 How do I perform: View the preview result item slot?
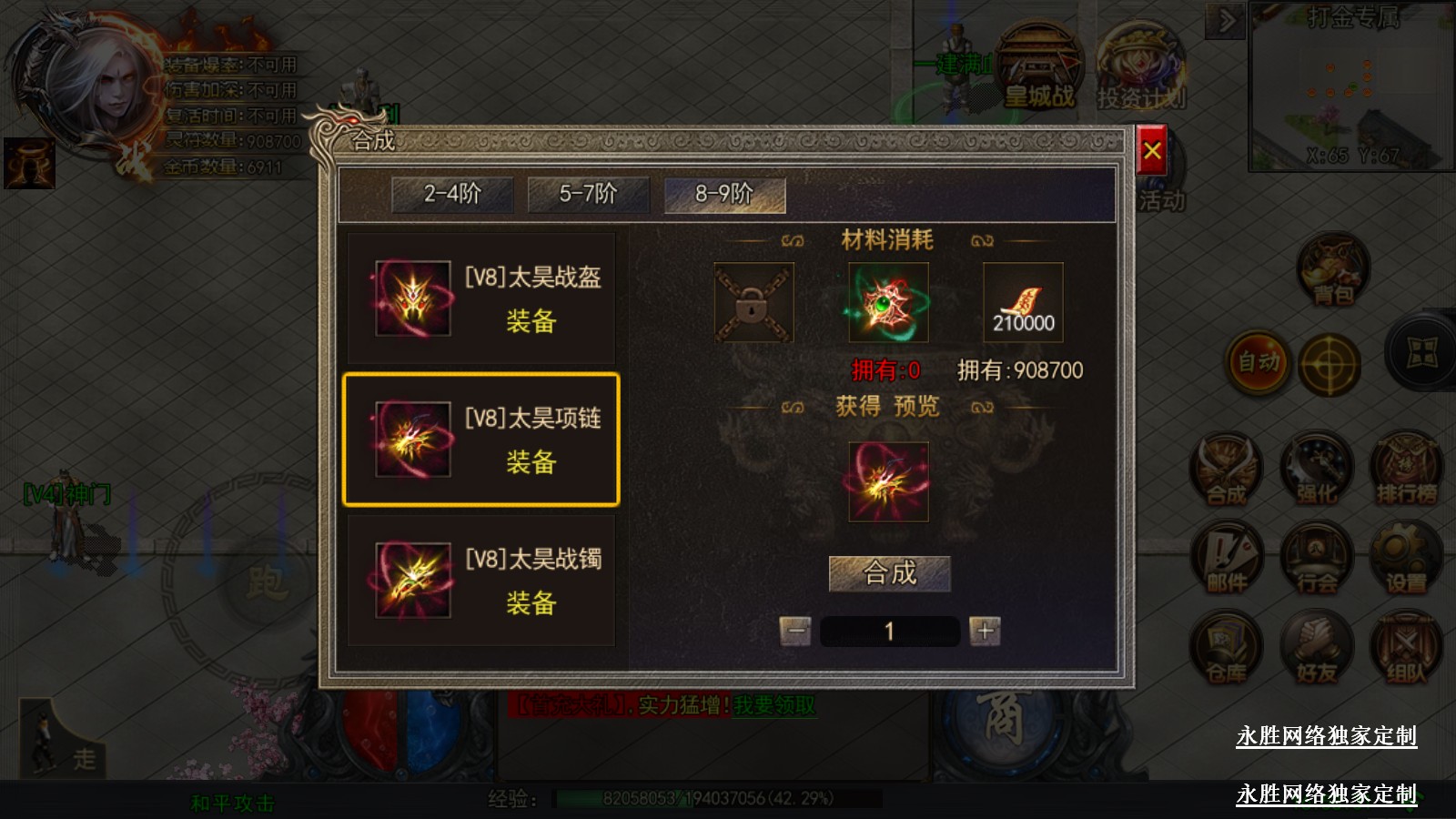pos(888,481)
